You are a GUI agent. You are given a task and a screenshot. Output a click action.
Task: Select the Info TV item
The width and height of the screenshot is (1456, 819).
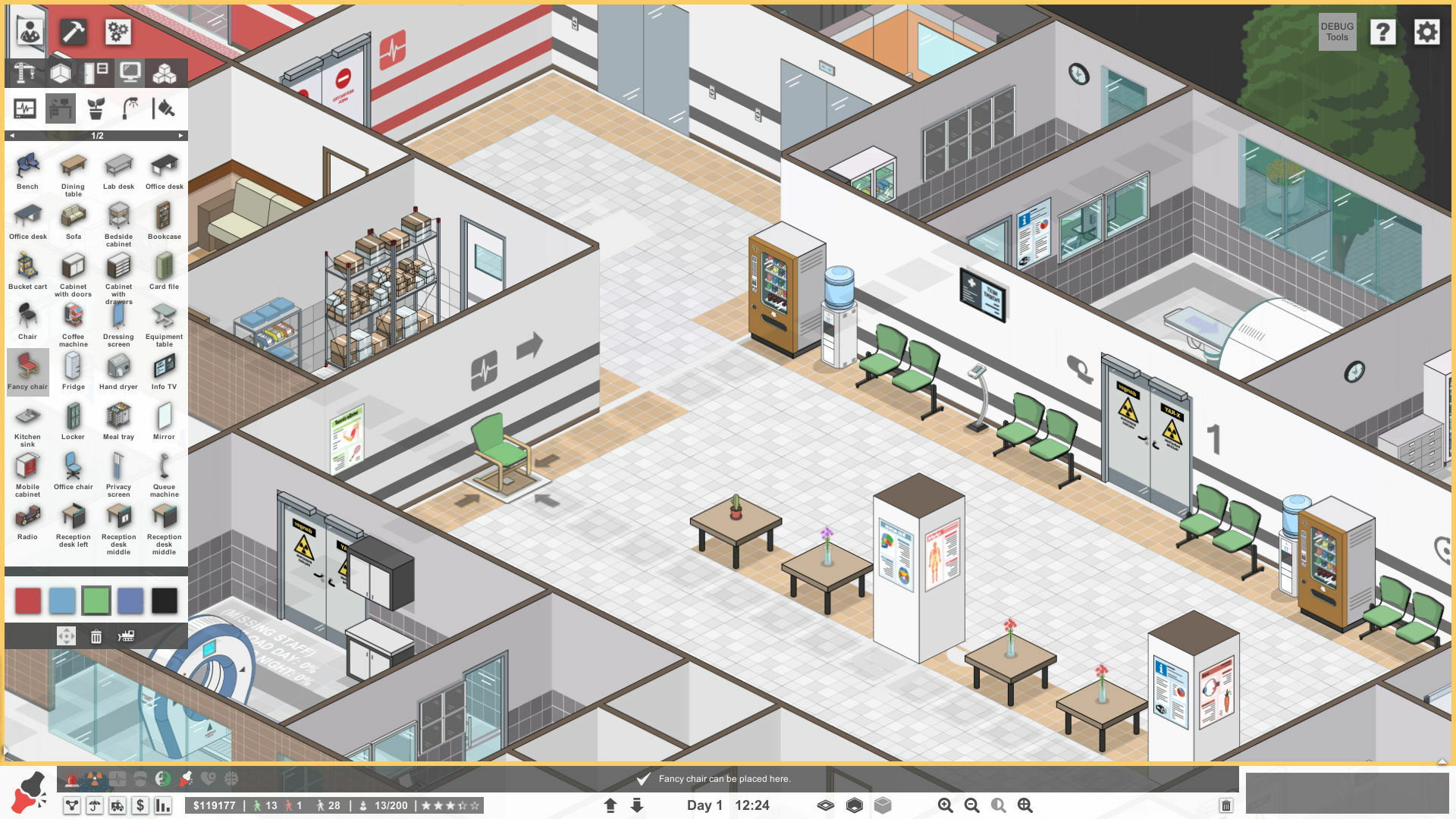[164, 371]
